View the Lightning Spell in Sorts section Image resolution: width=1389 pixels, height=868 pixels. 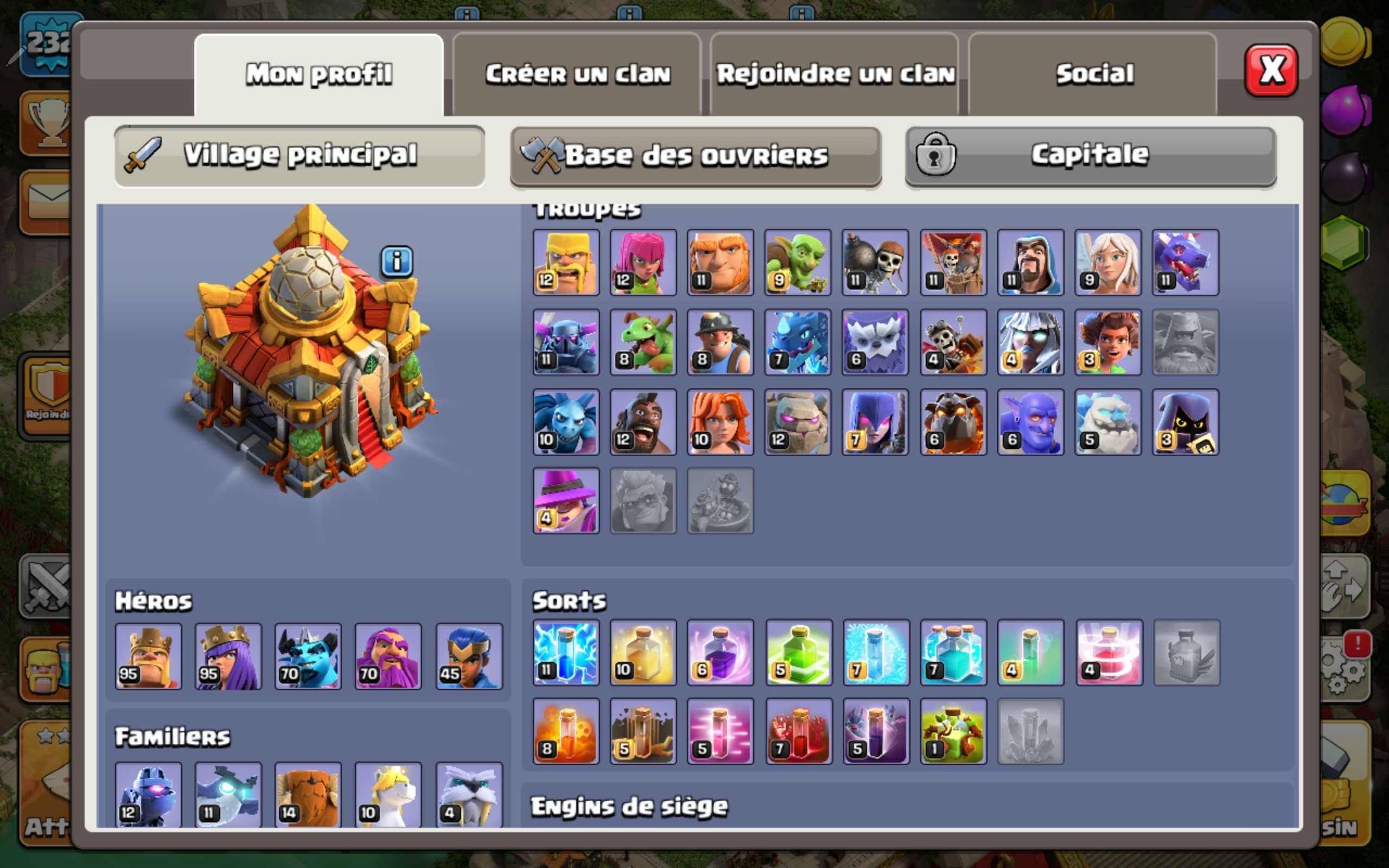[565, 653]
